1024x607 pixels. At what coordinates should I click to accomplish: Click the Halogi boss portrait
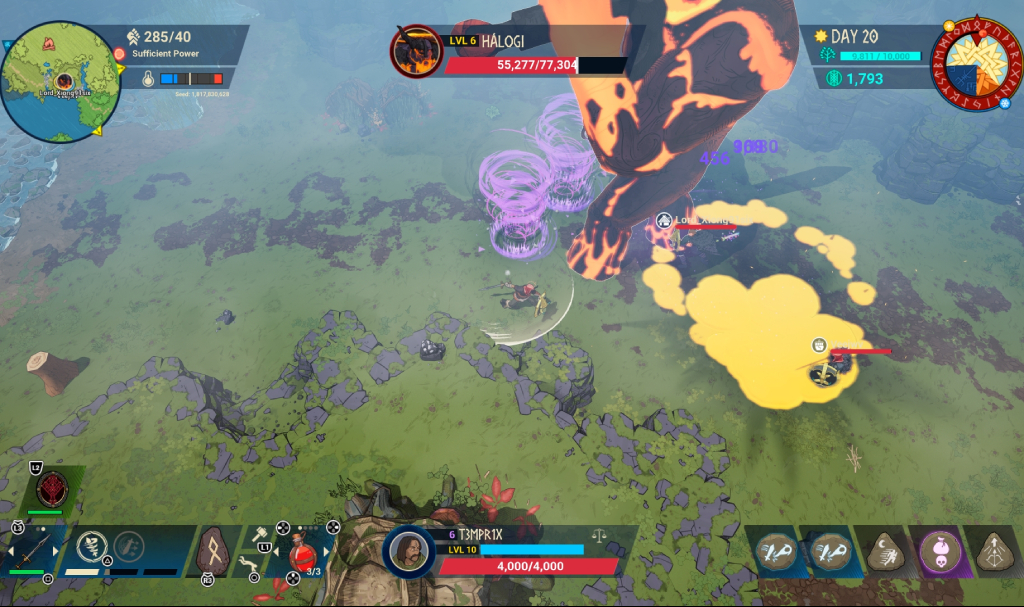point(415,52)
